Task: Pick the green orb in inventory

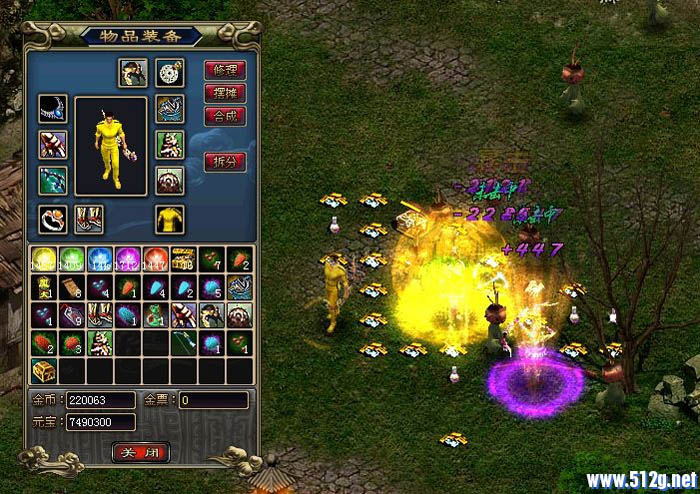Action: click(71, 260)
